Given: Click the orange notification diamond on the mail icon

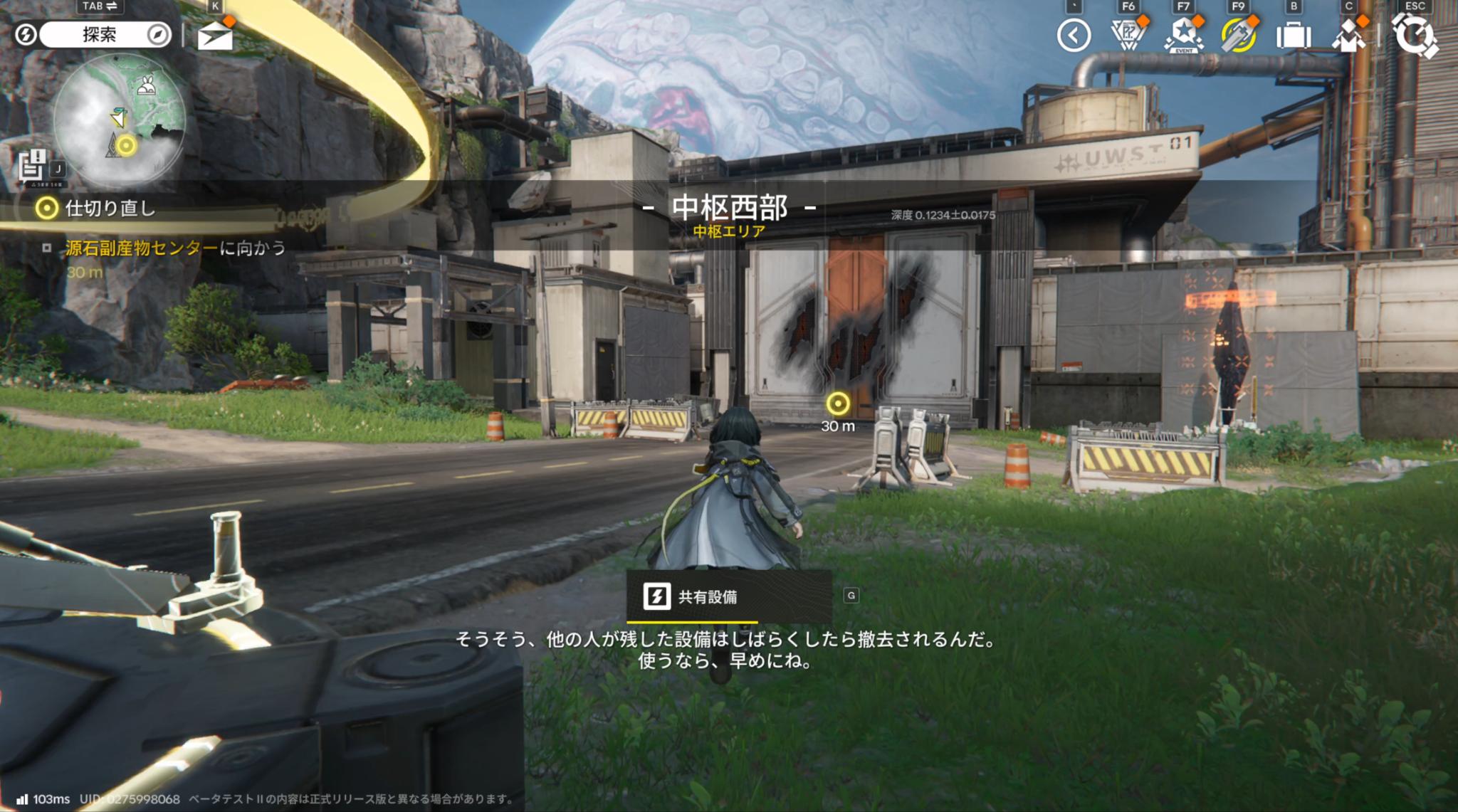Looking at the screenshot, I should [x=231, y=20].
